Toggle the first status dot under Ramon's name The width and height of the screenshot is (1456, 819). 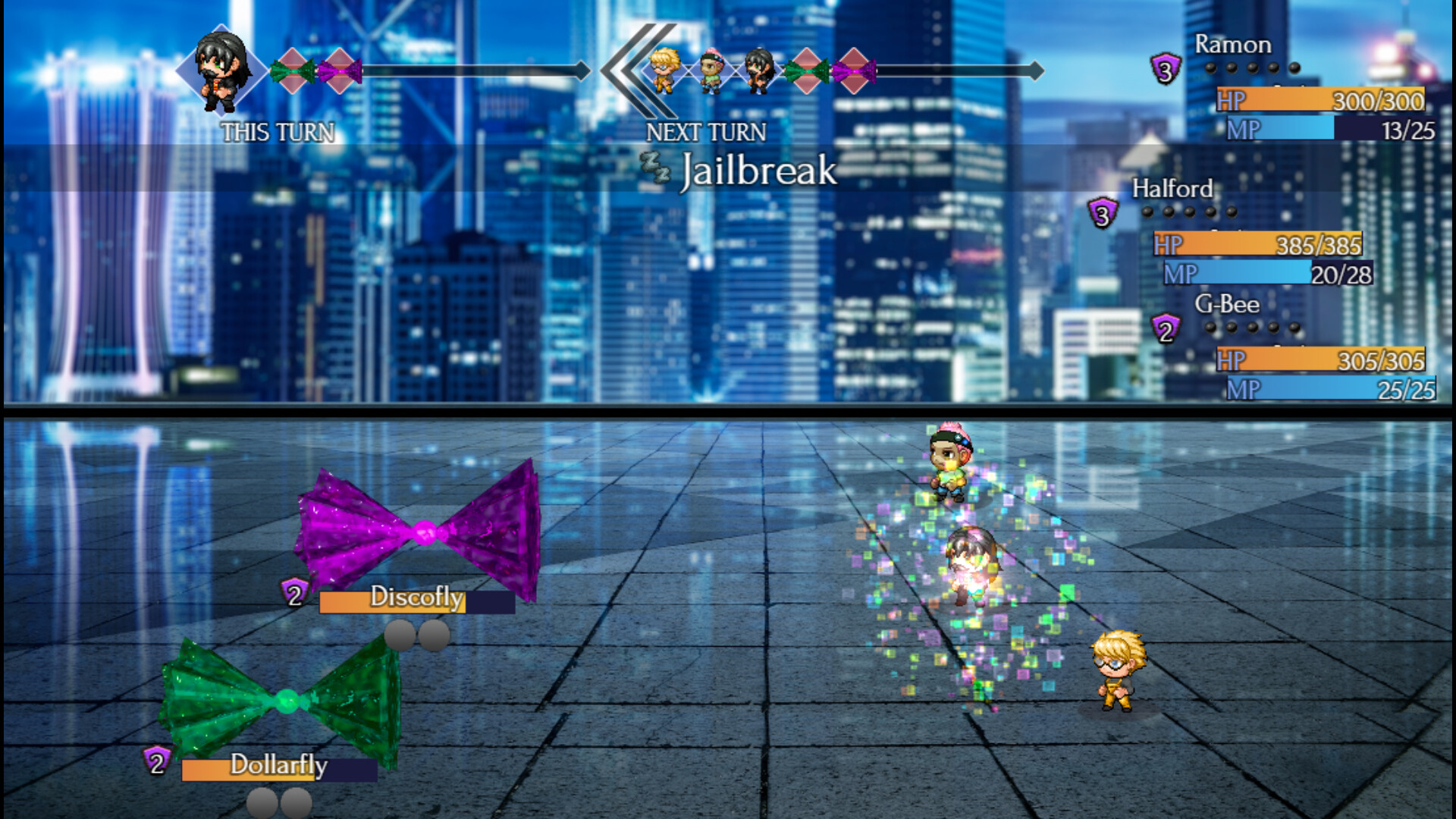click(1209, 67)
